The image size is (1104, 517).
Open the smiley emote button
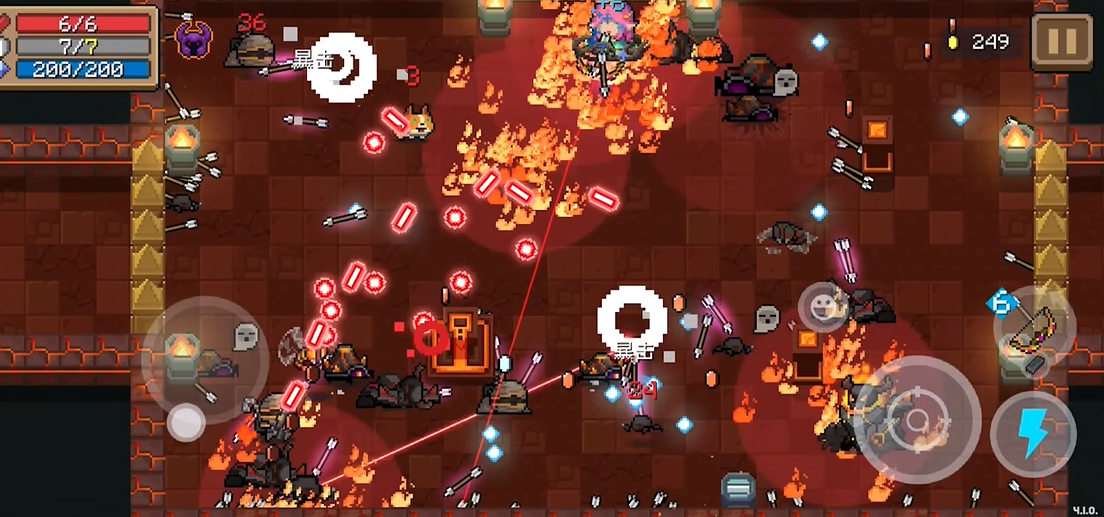(825, 307)
